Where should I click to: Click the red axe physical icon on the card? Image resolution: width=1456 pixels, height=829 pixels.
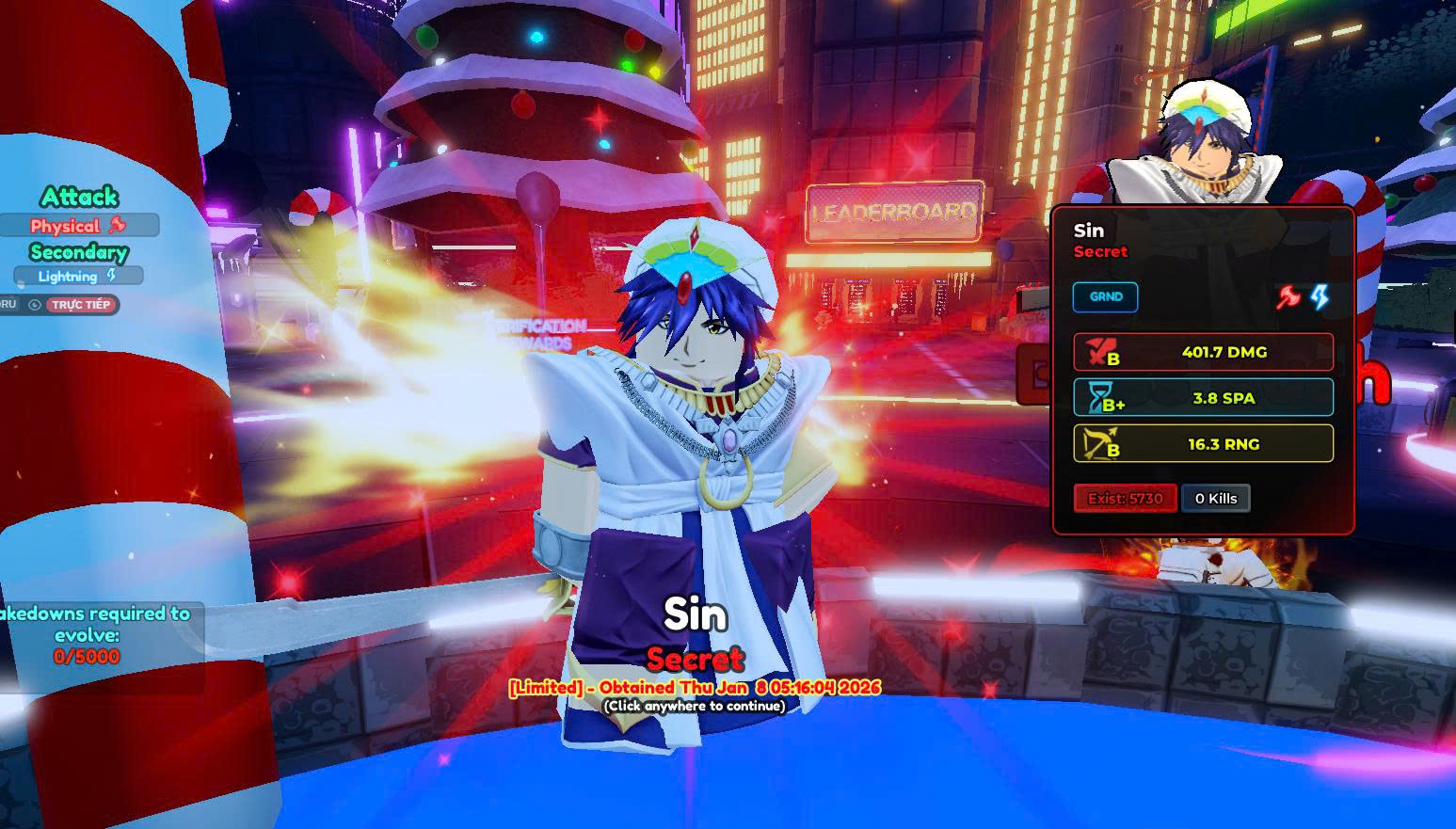(1288, 297)
